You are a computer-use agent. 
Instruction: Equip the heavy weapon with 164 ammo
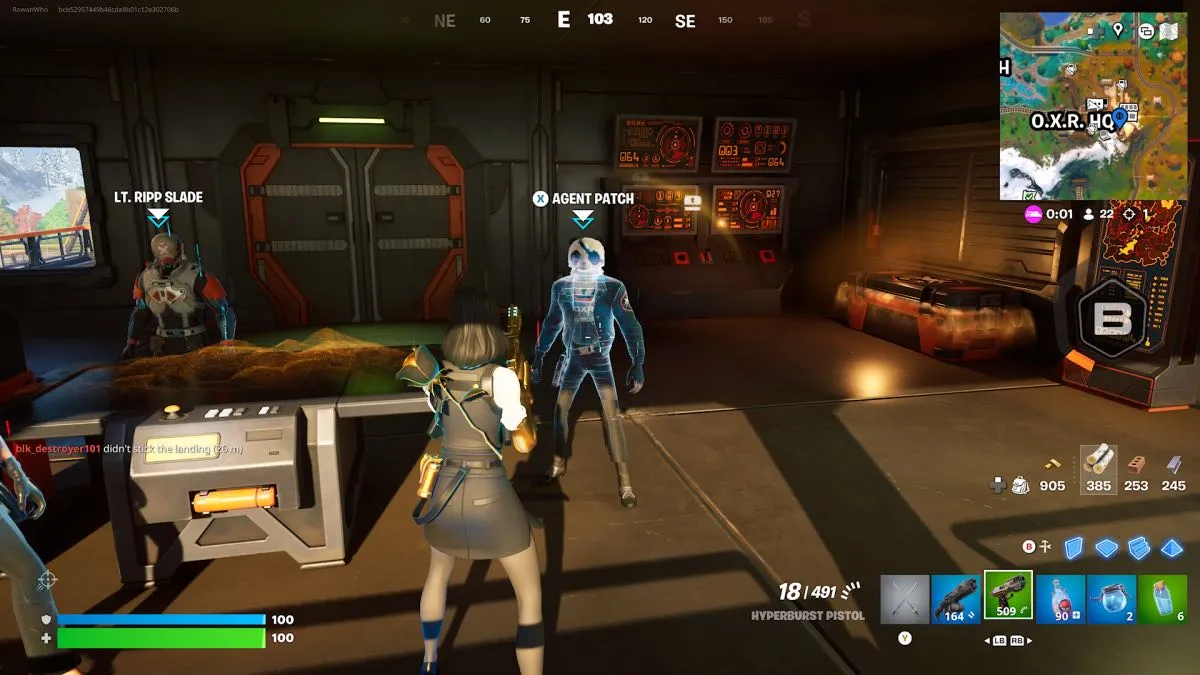pyautogui.click(x=957, y=597)
